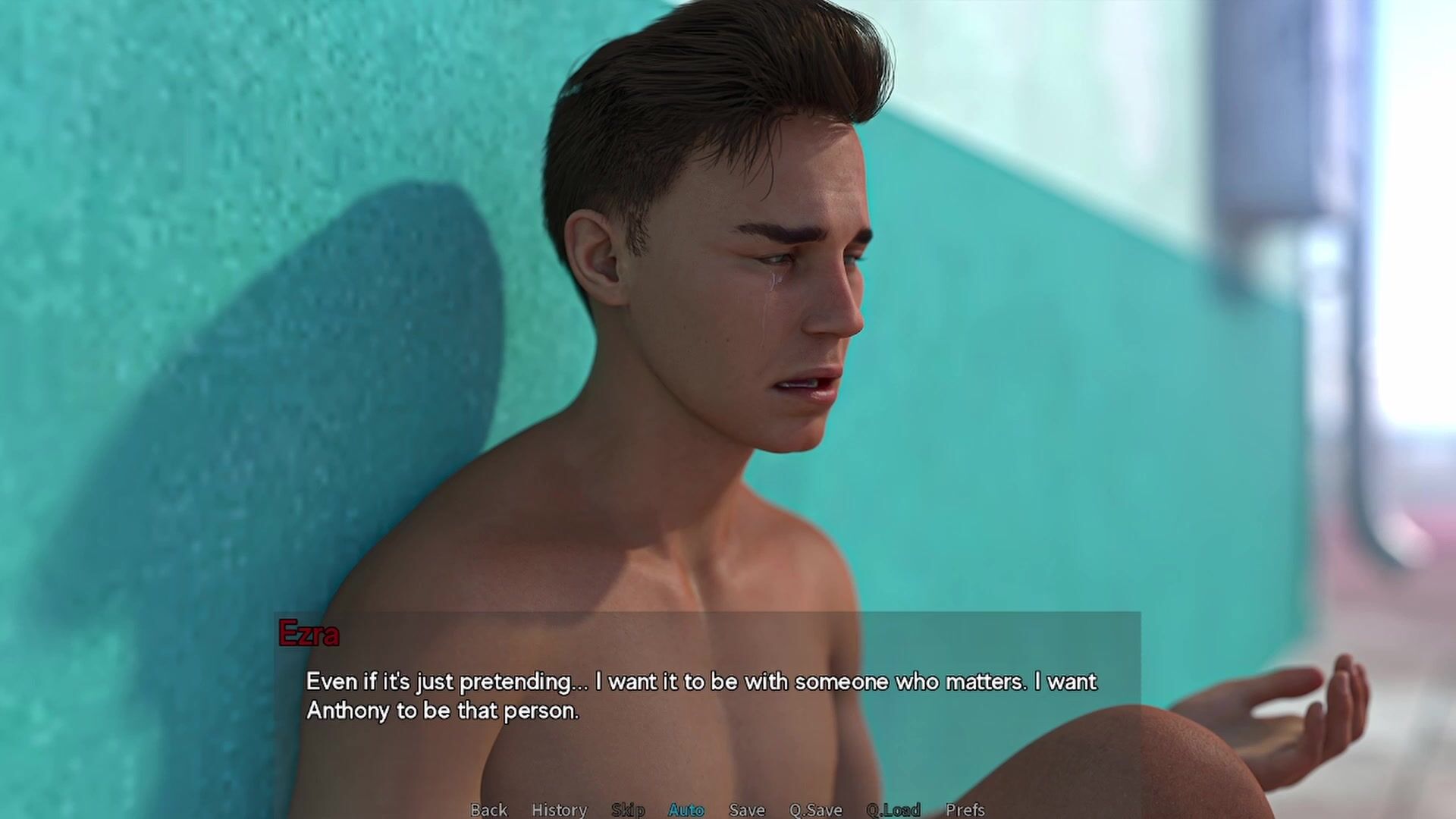Go back with the Back button
The width and height of the screenshot is (1456, 819).
488,810
